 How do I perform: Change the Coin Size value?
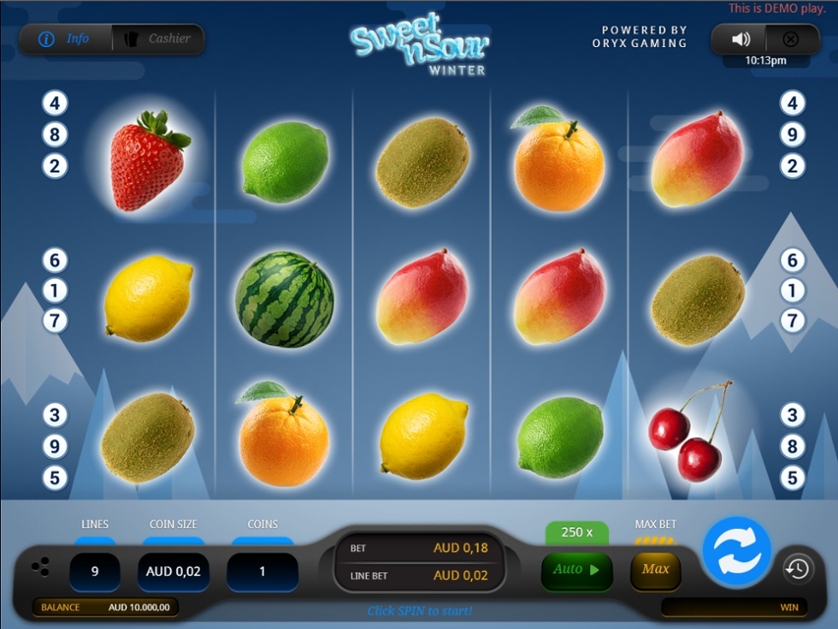tap(173, 572)
